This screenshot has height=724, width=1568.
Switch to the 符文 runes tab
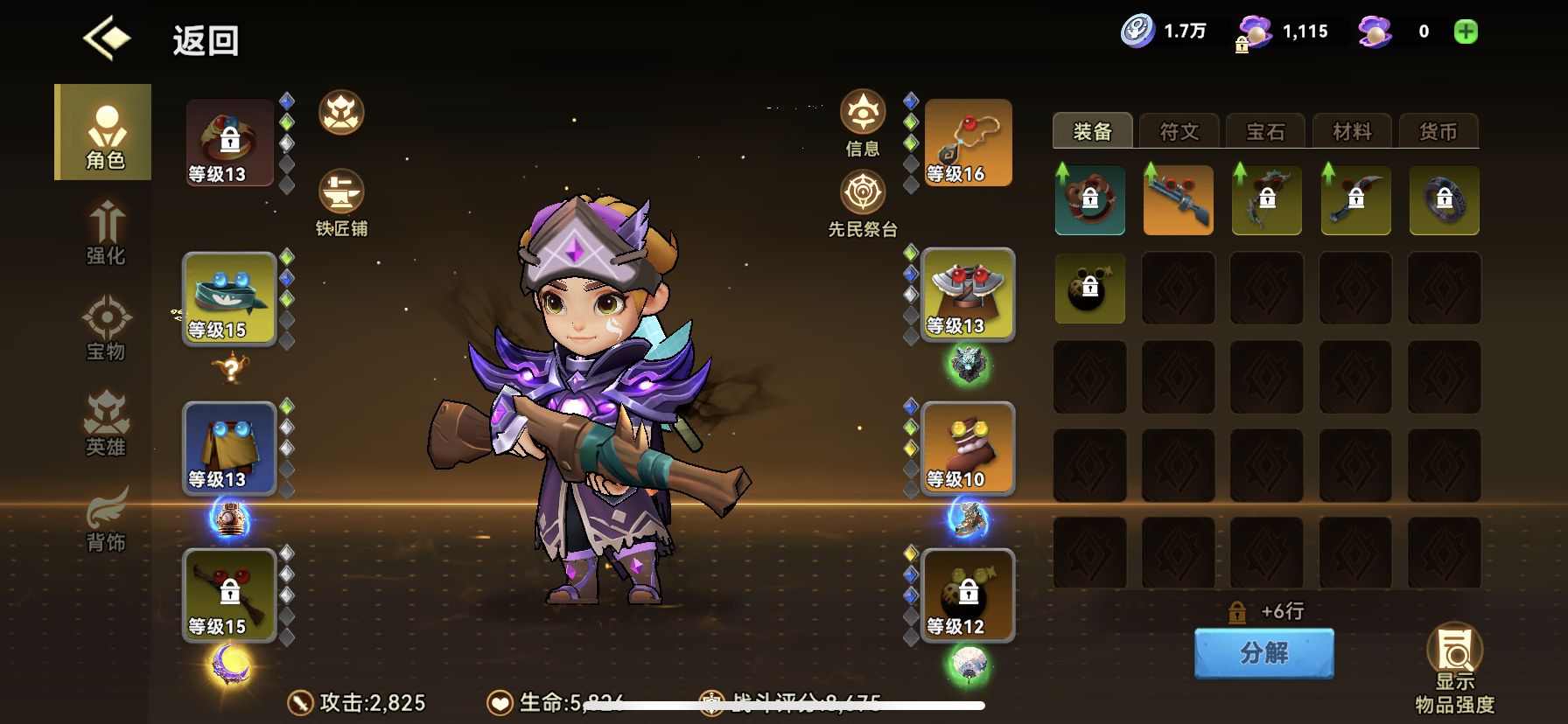pyautogui.click(x=1178, y=131)
